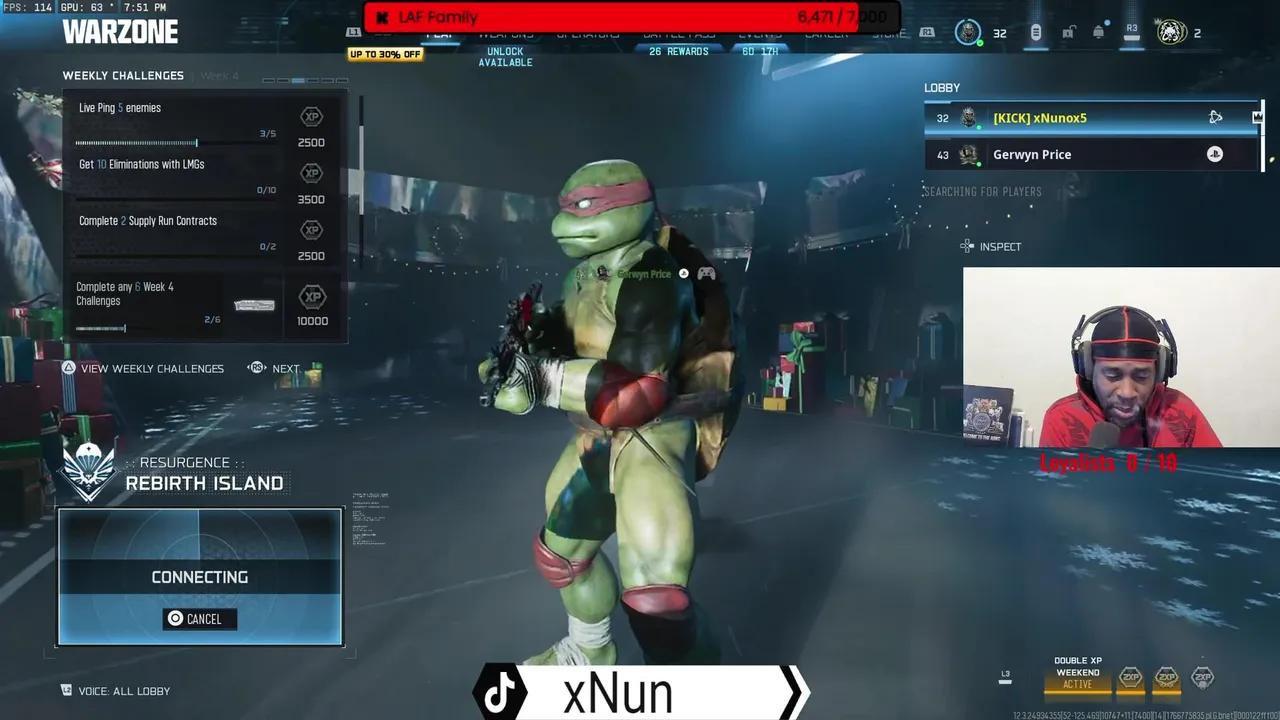
Task: Click the level 32 player emblem
Action: pos(968,32)
